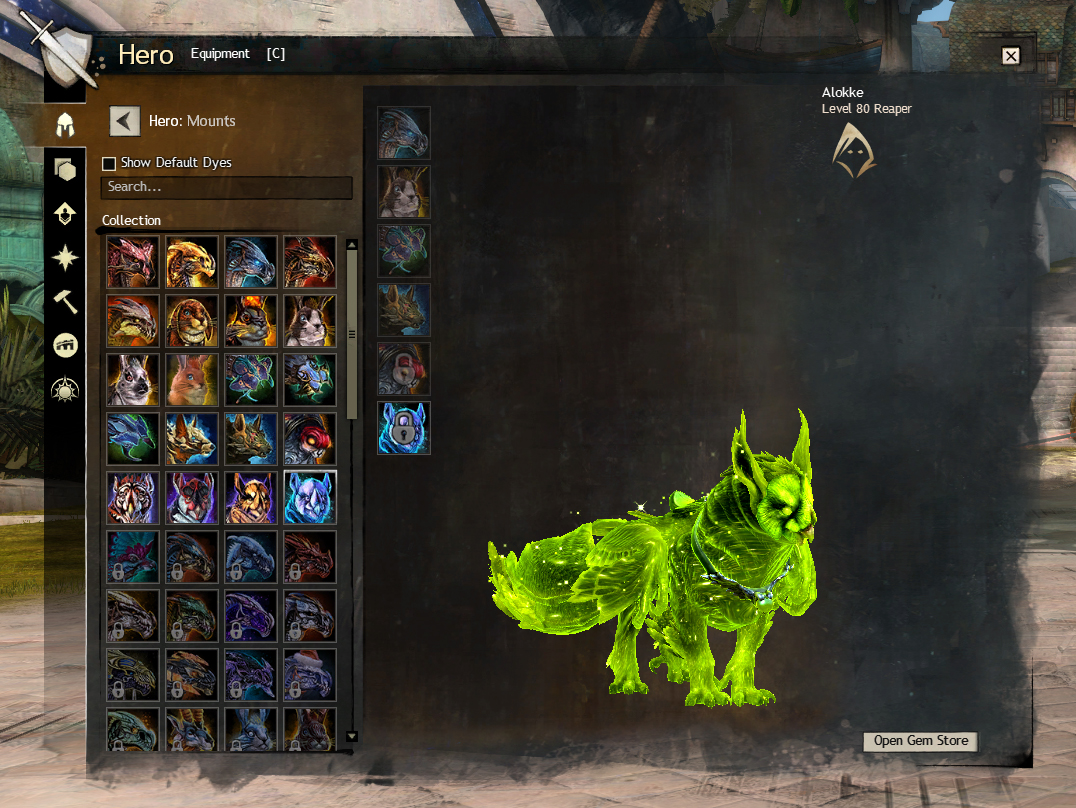Viewport: 1076px width, 808px height.
Task: Click the locked blue jackal category icon
Action: pos(404,428)
